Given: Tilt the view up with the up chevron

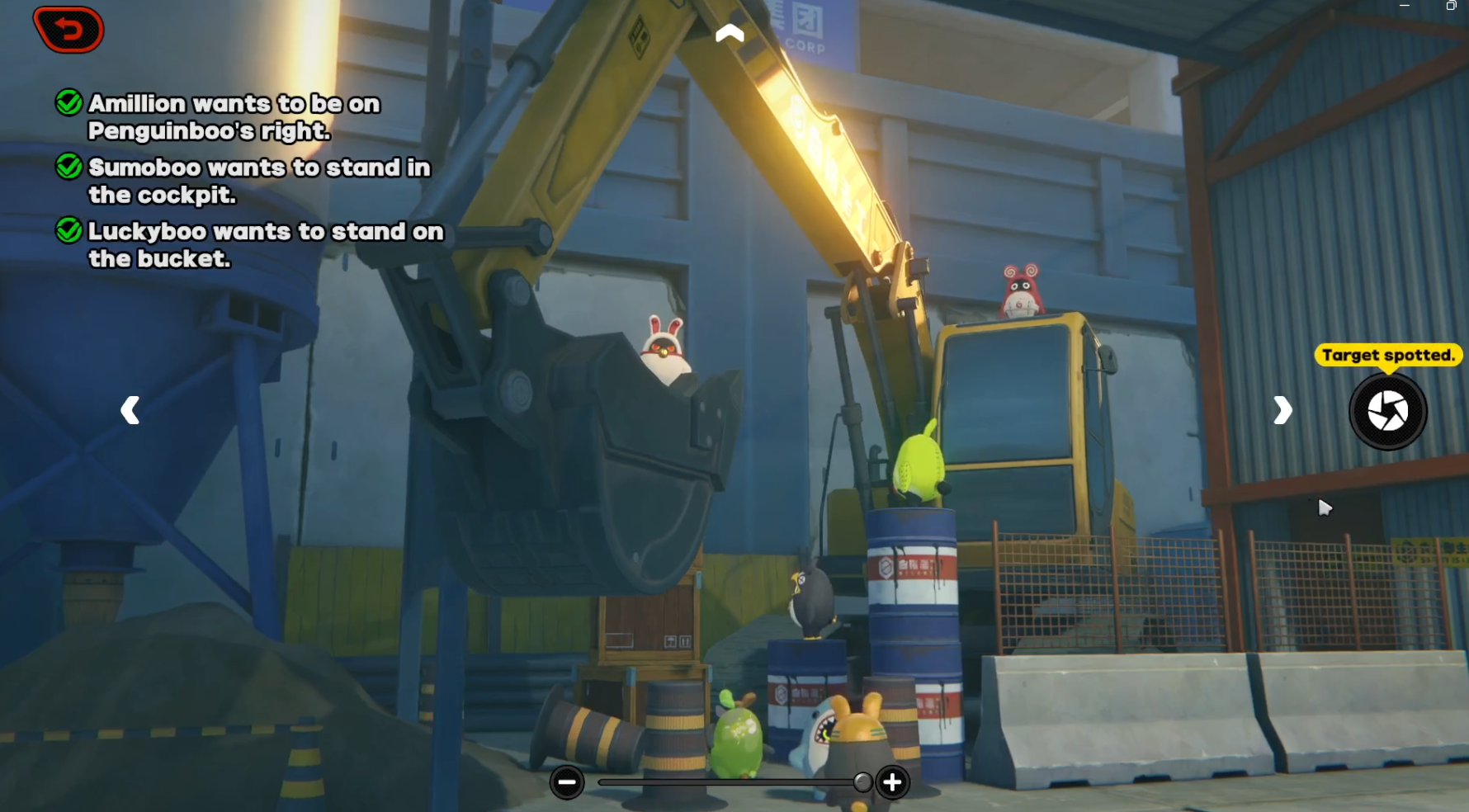Looking at the screenshot, I should coord(730,33).
